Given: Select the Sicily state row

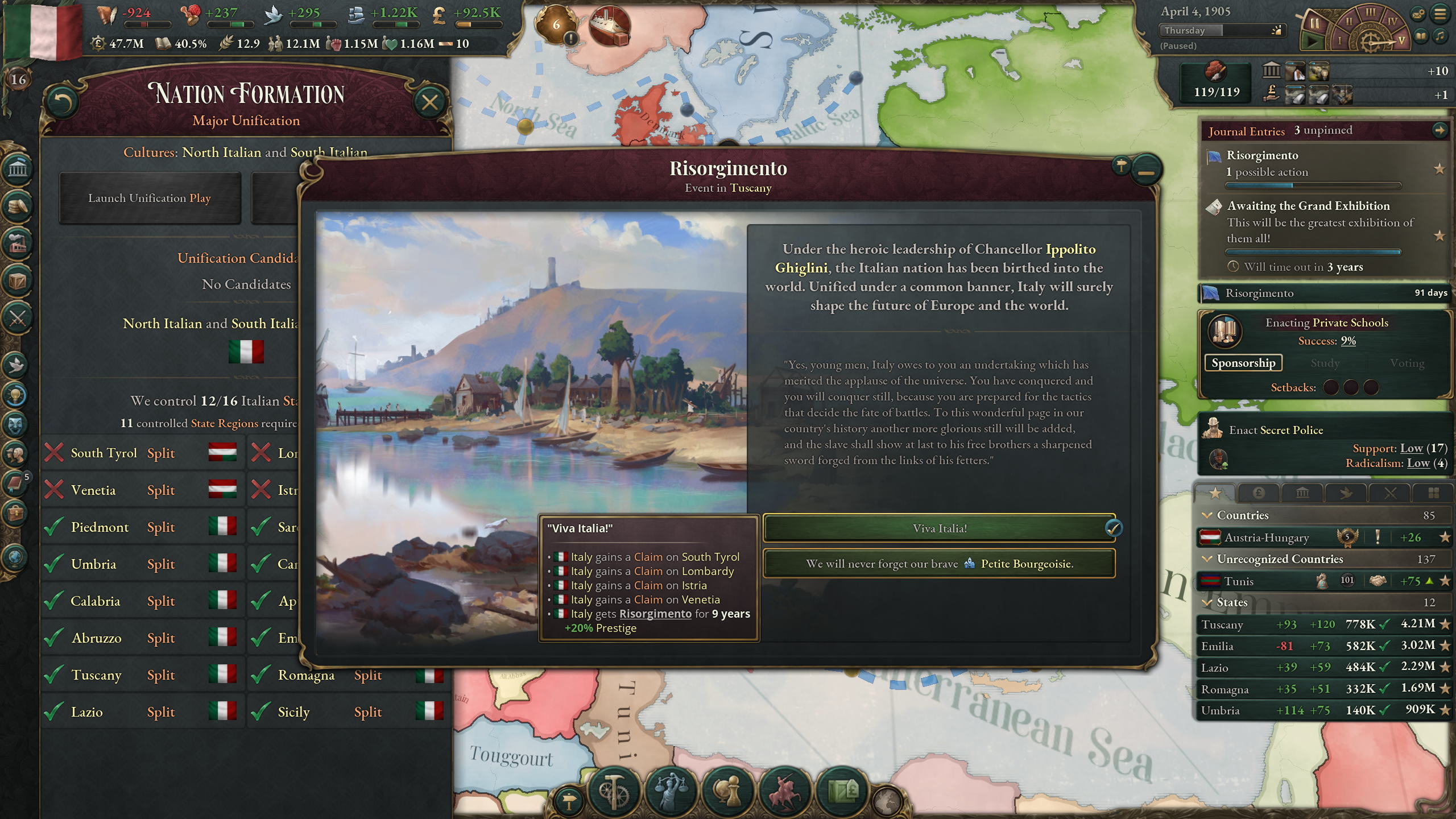Looking at the screenshot, I should pyautogui.click(x=293, y=712).
